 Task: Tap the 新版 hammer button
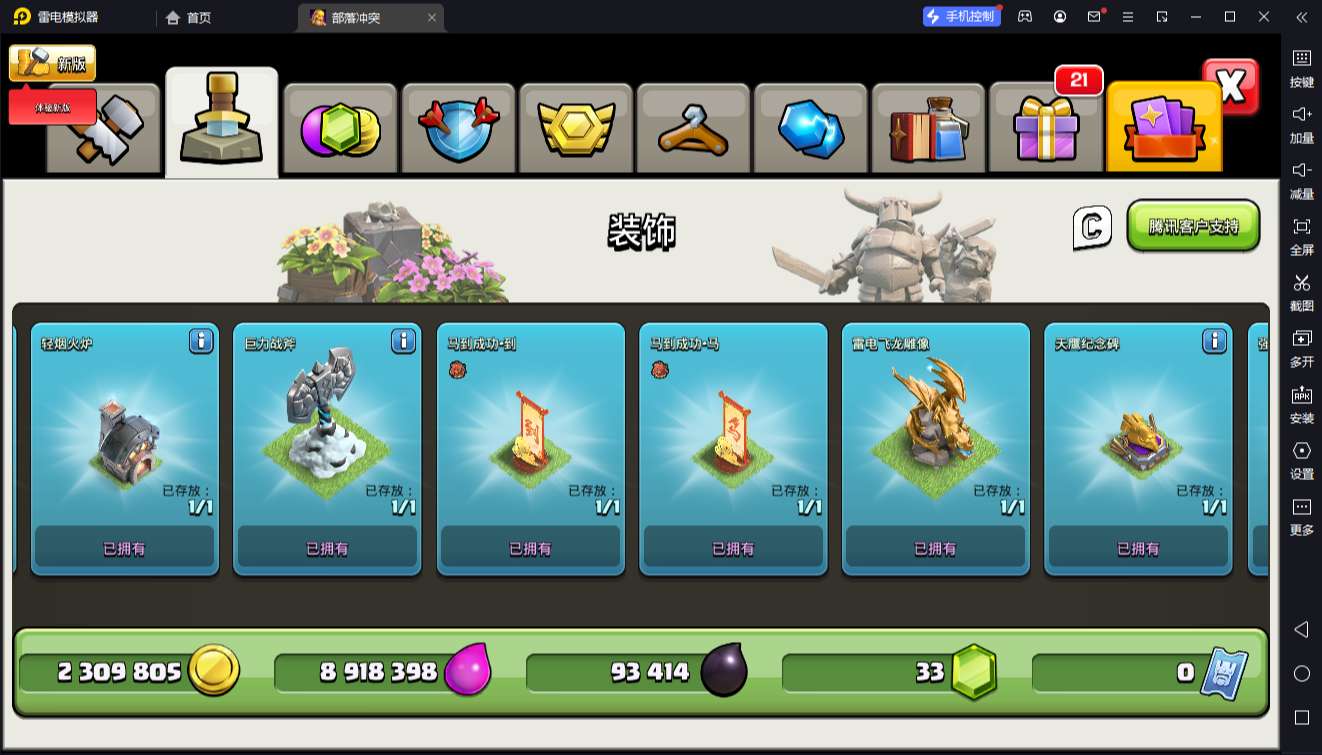(x=53, y=64)
